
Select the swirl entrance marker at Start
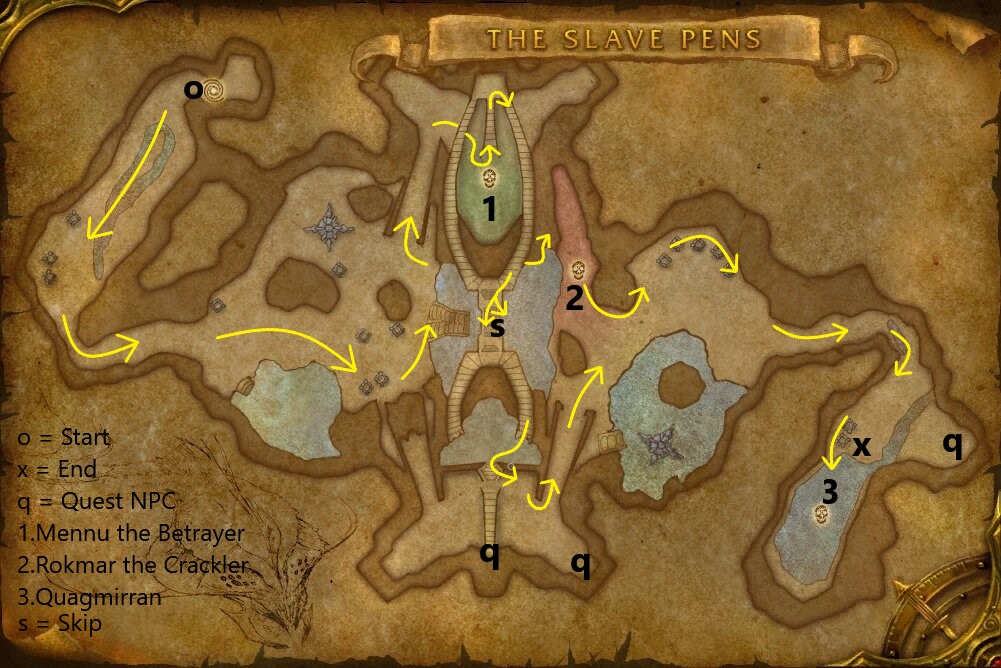pos(214,90)
